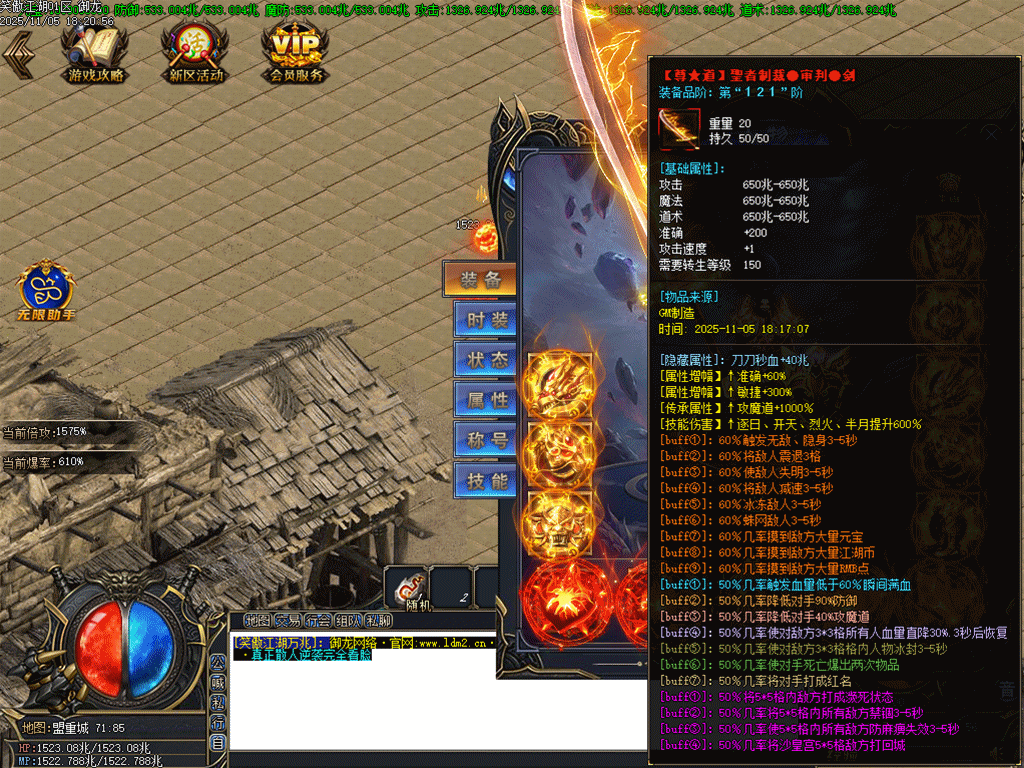The image size is (1024, 768).
Task: Open the VIP 会员服务 menu
Action: [296, 52]
